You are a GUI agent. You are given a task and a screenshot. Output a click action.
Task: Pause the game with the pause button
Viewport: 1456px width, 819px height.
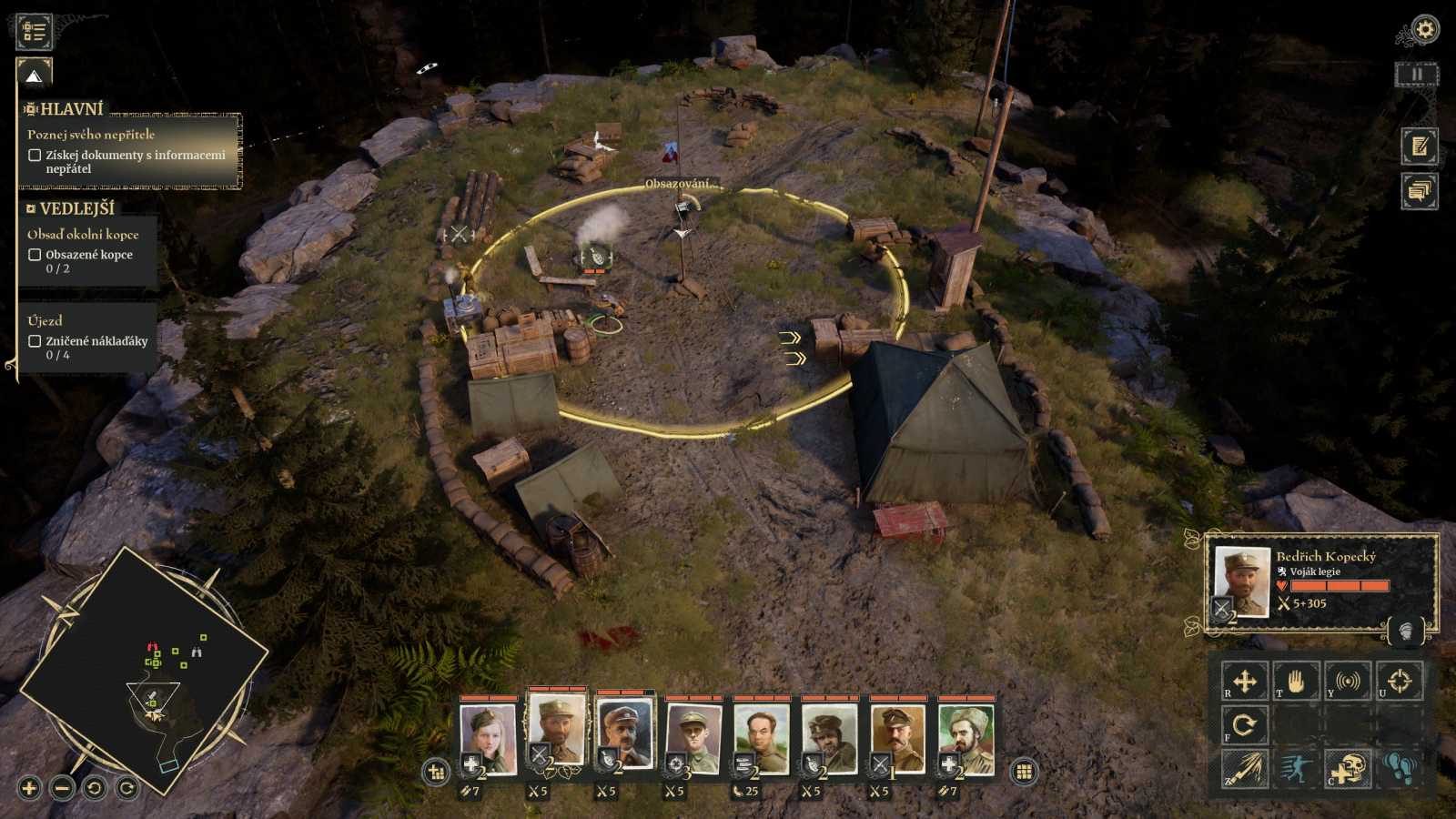(1416, 75)
